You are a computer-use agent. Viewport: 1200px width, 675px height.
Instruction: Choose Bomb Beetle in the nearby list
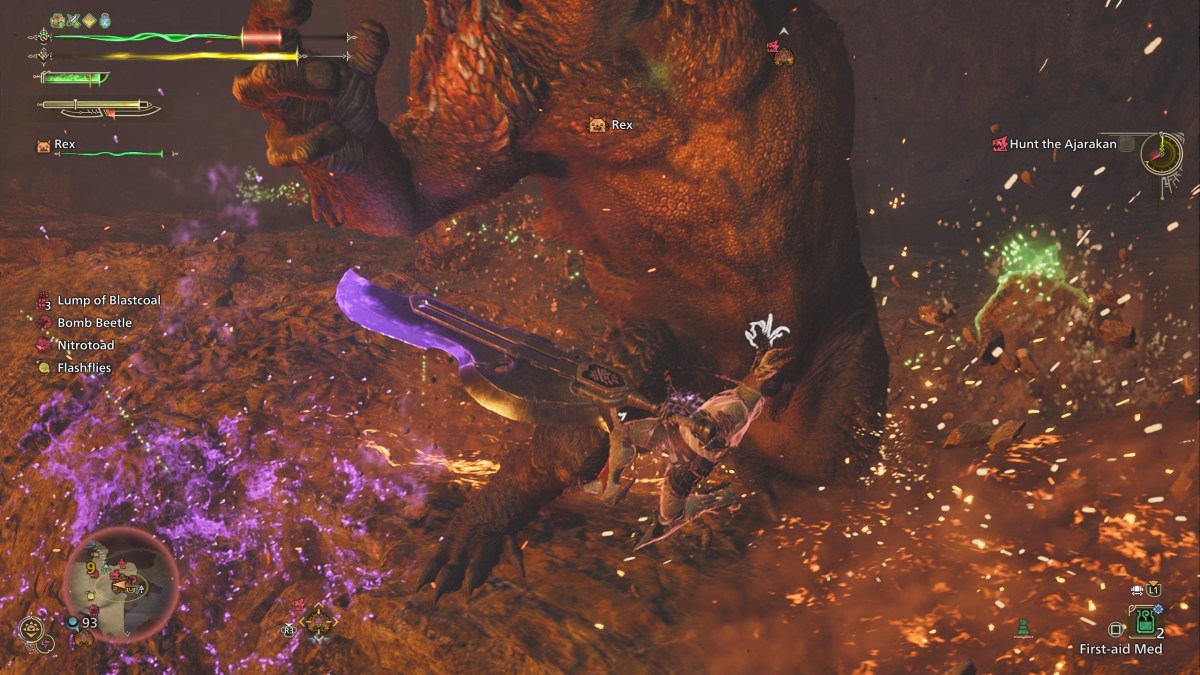pyautogui.click(x=94, y=323)
